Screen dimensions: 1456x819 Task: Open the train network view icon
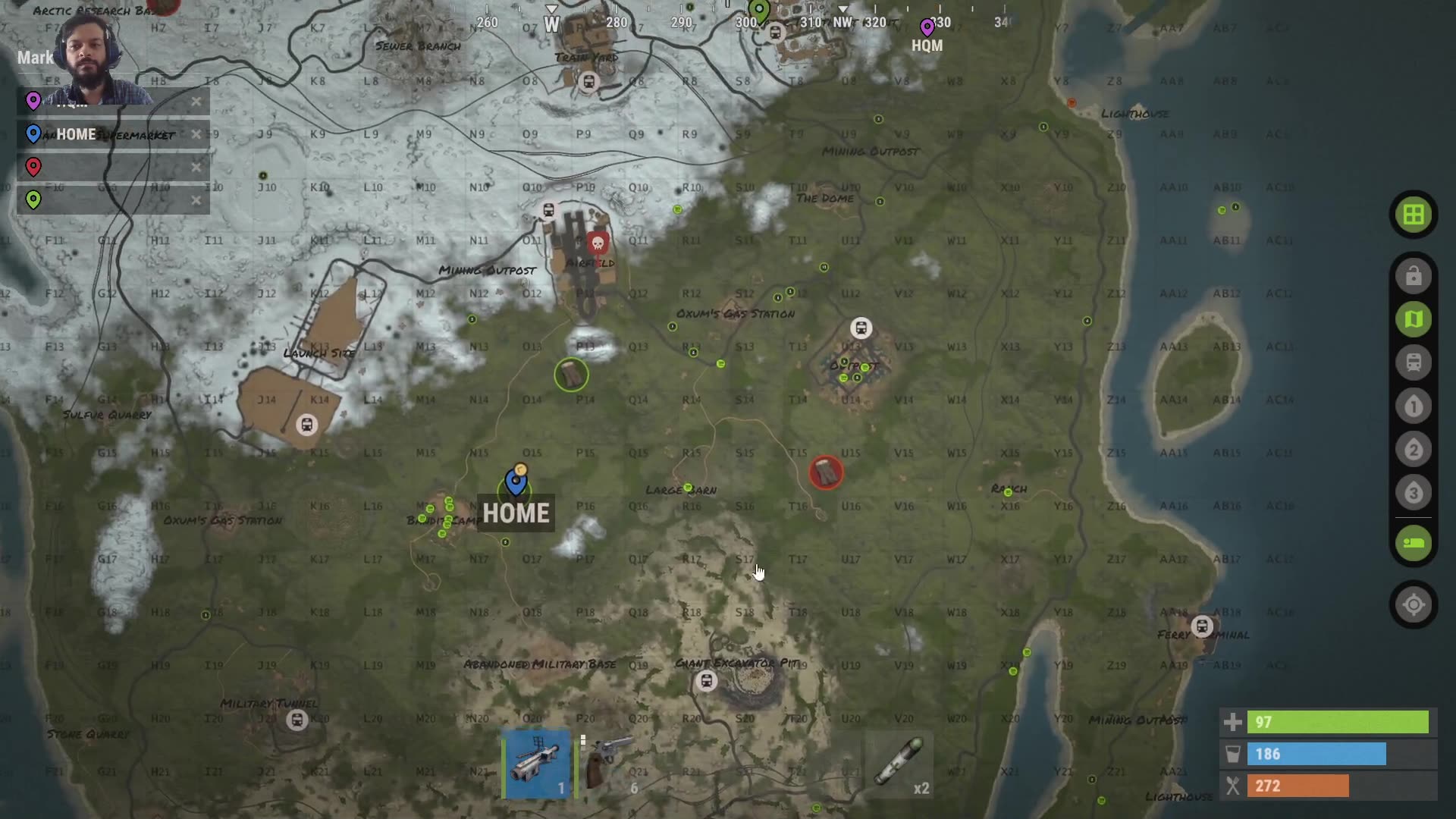click(1412, 362)
